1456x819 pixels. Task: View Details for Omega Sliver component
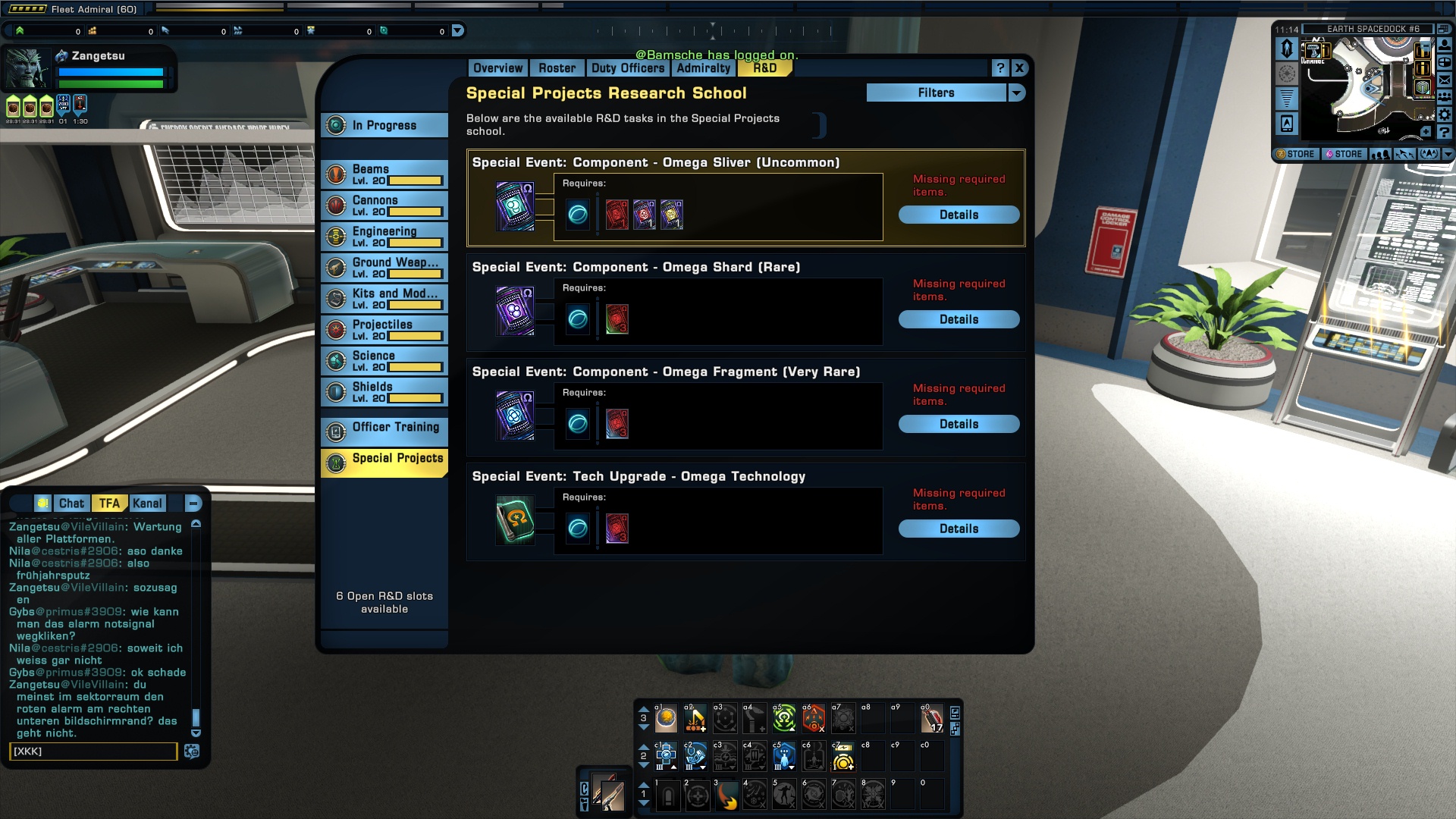(x=959, y=215)
